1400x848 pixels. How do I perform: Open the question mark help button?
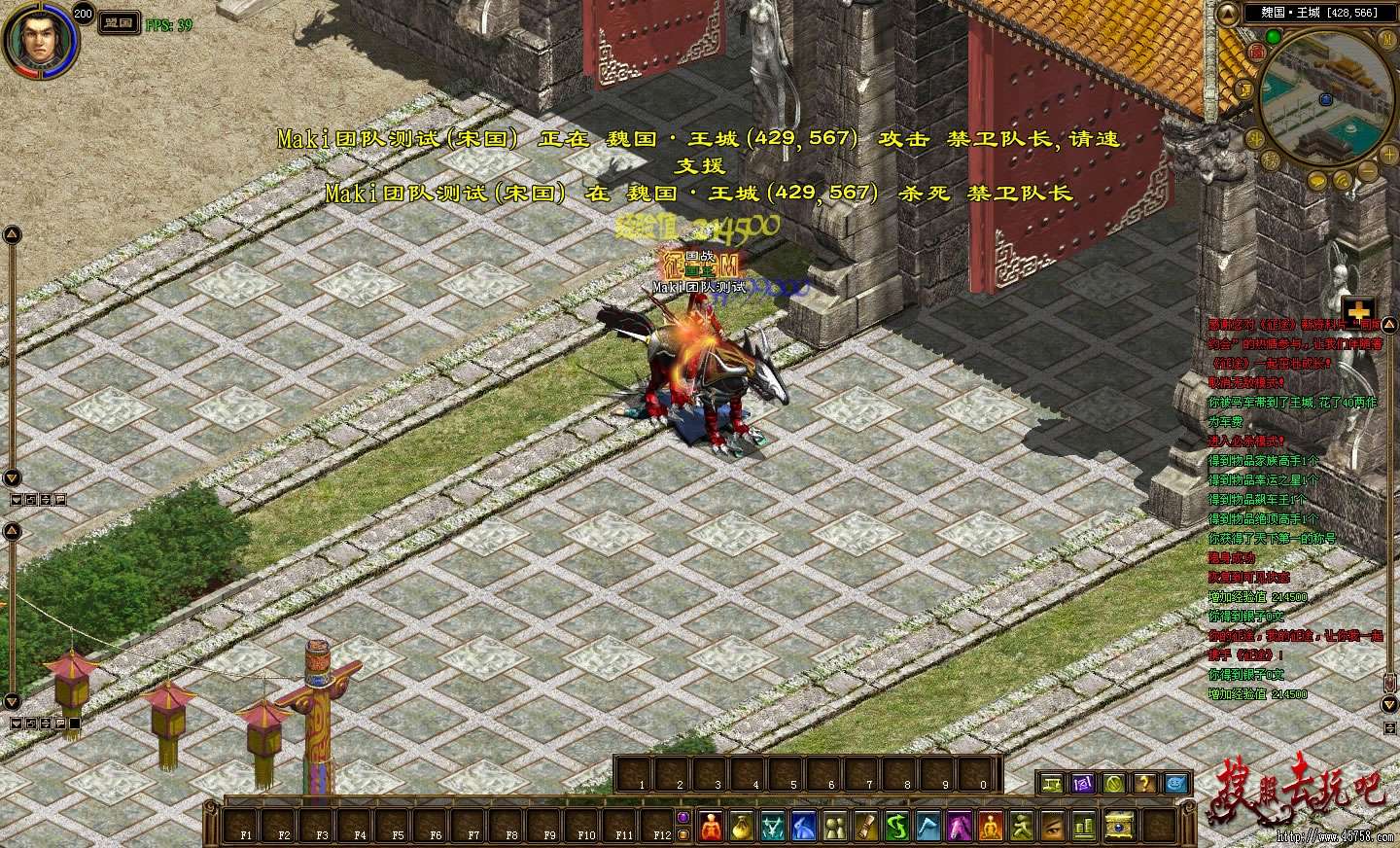(x=1145, y=783)
